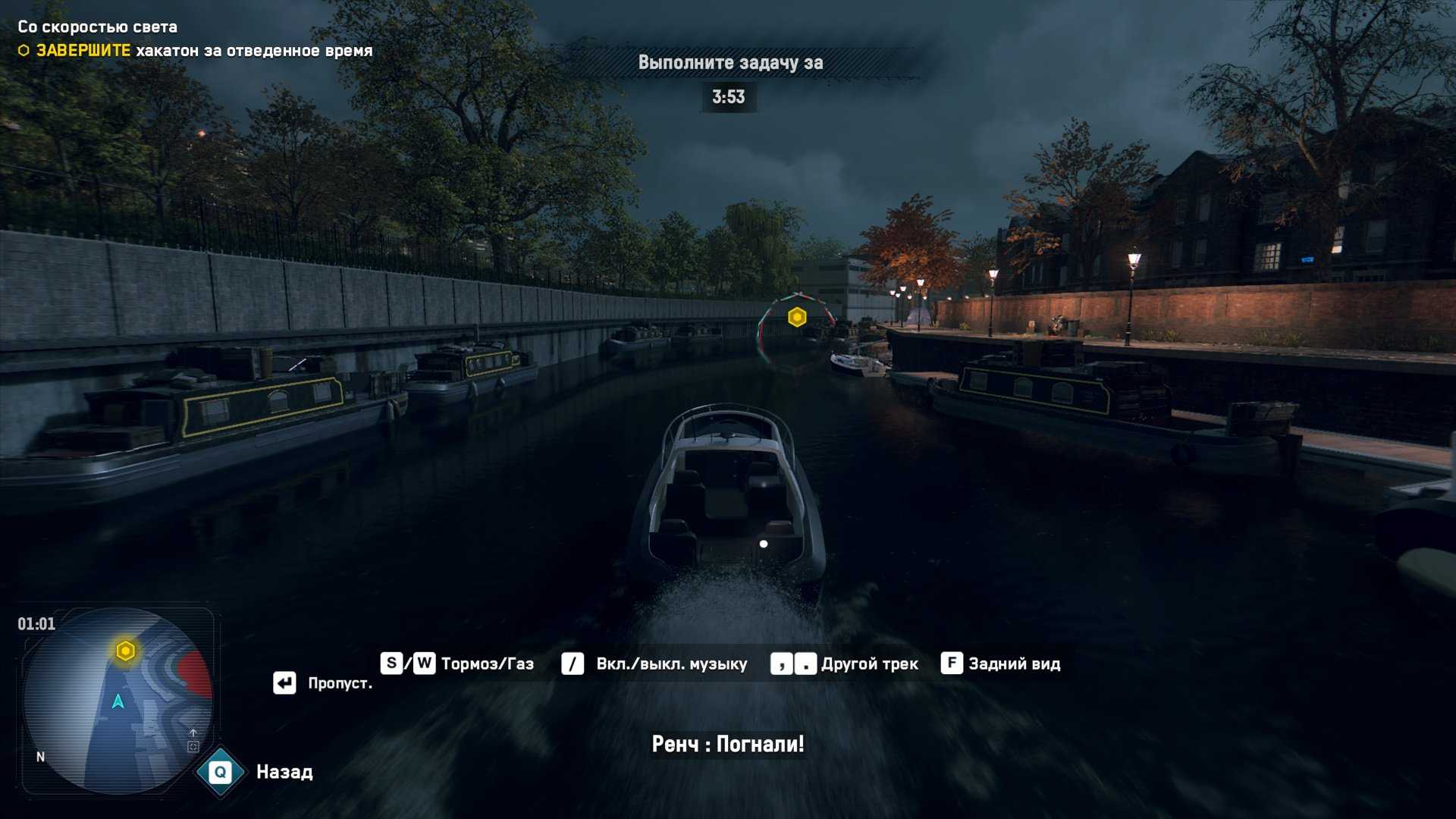Select the yellow hexagon marker on the minimap

126,651
